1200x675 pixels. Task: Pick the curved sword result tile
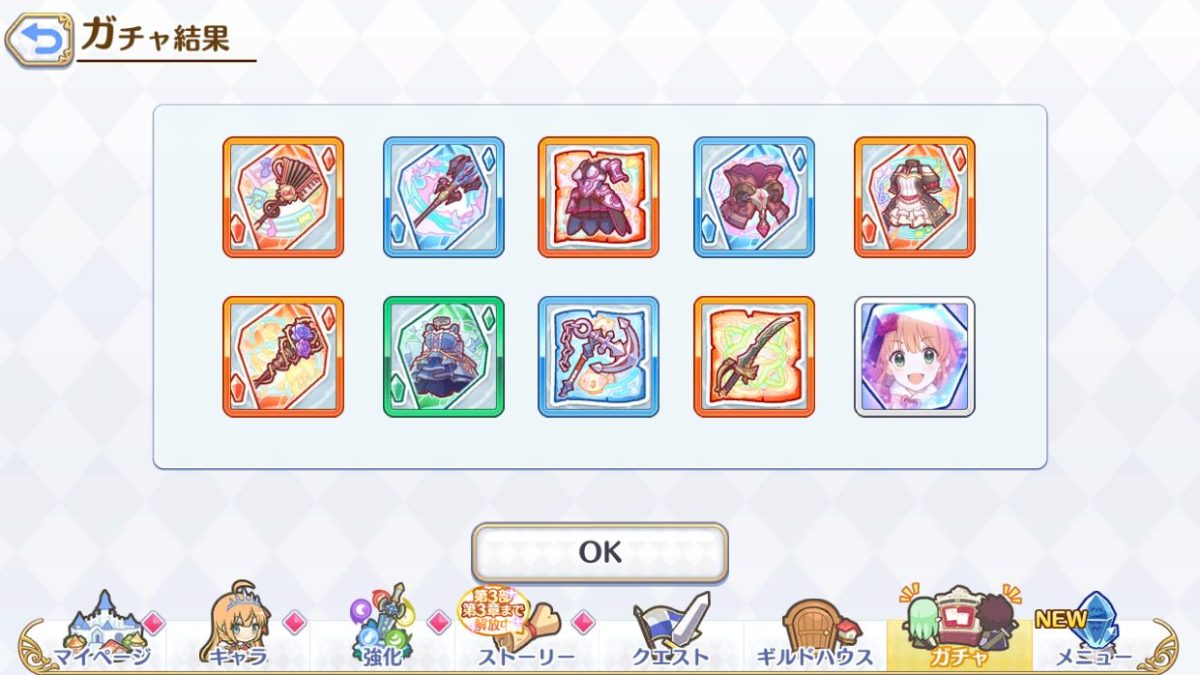click(754, 356)
